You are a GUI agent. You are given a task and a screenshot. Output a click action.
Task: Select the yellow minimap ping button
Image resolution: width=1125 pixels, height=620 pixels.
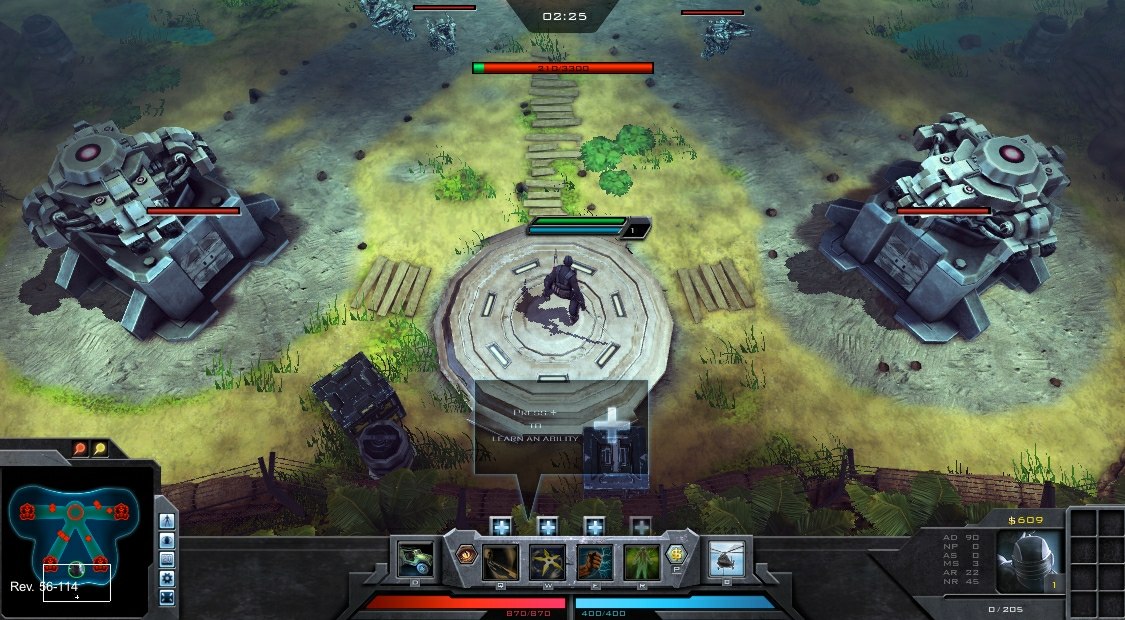(x=100, y=449)
